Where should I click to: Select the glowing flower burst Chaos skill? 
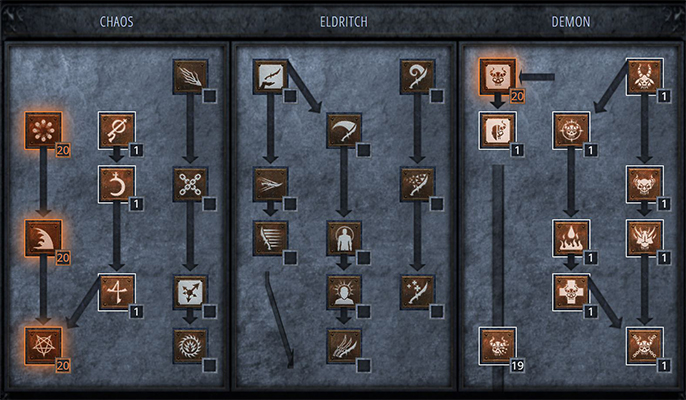coord(44,130)
